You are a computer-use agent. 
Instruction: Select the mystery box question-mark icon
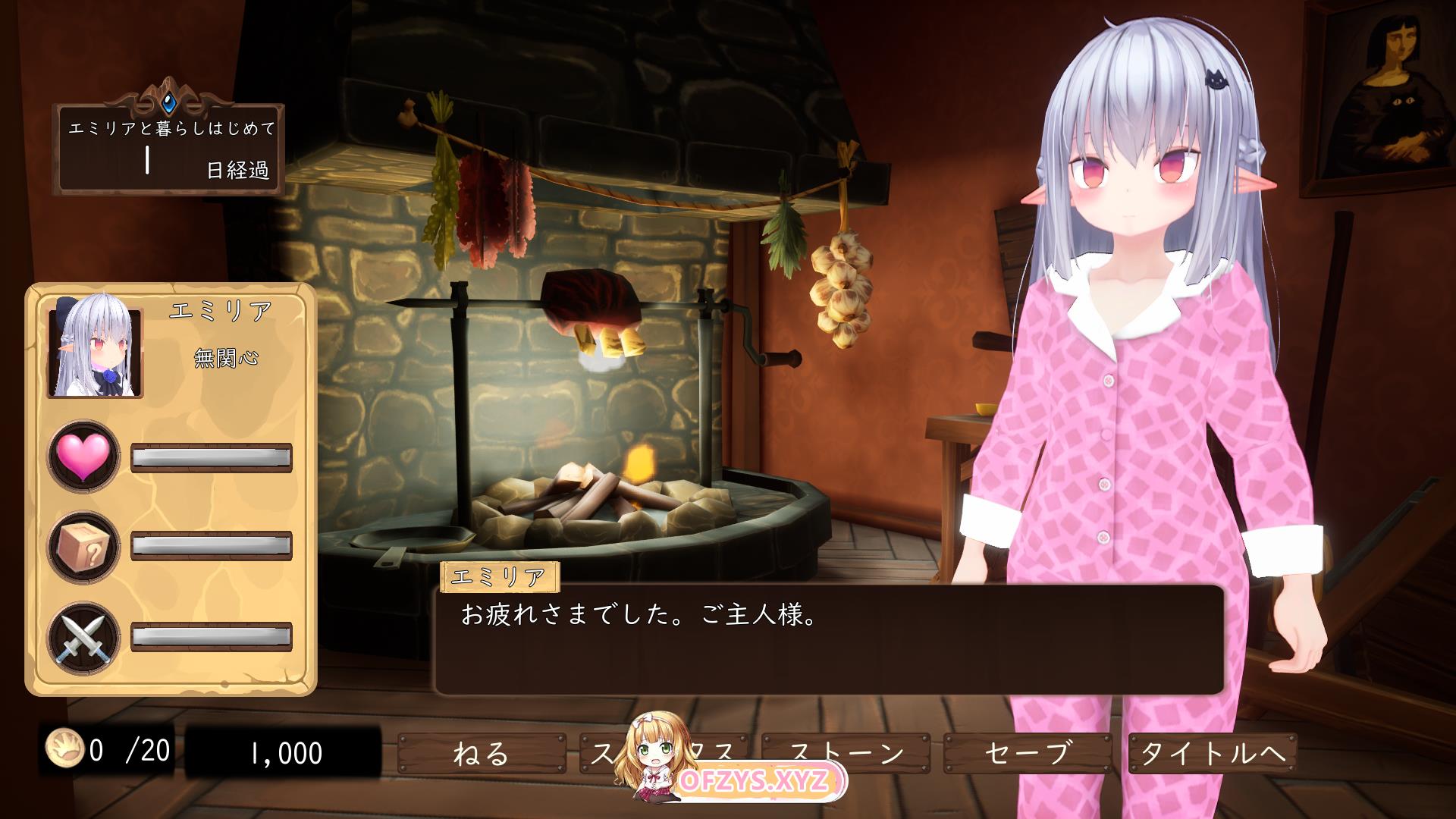[84, 546]
